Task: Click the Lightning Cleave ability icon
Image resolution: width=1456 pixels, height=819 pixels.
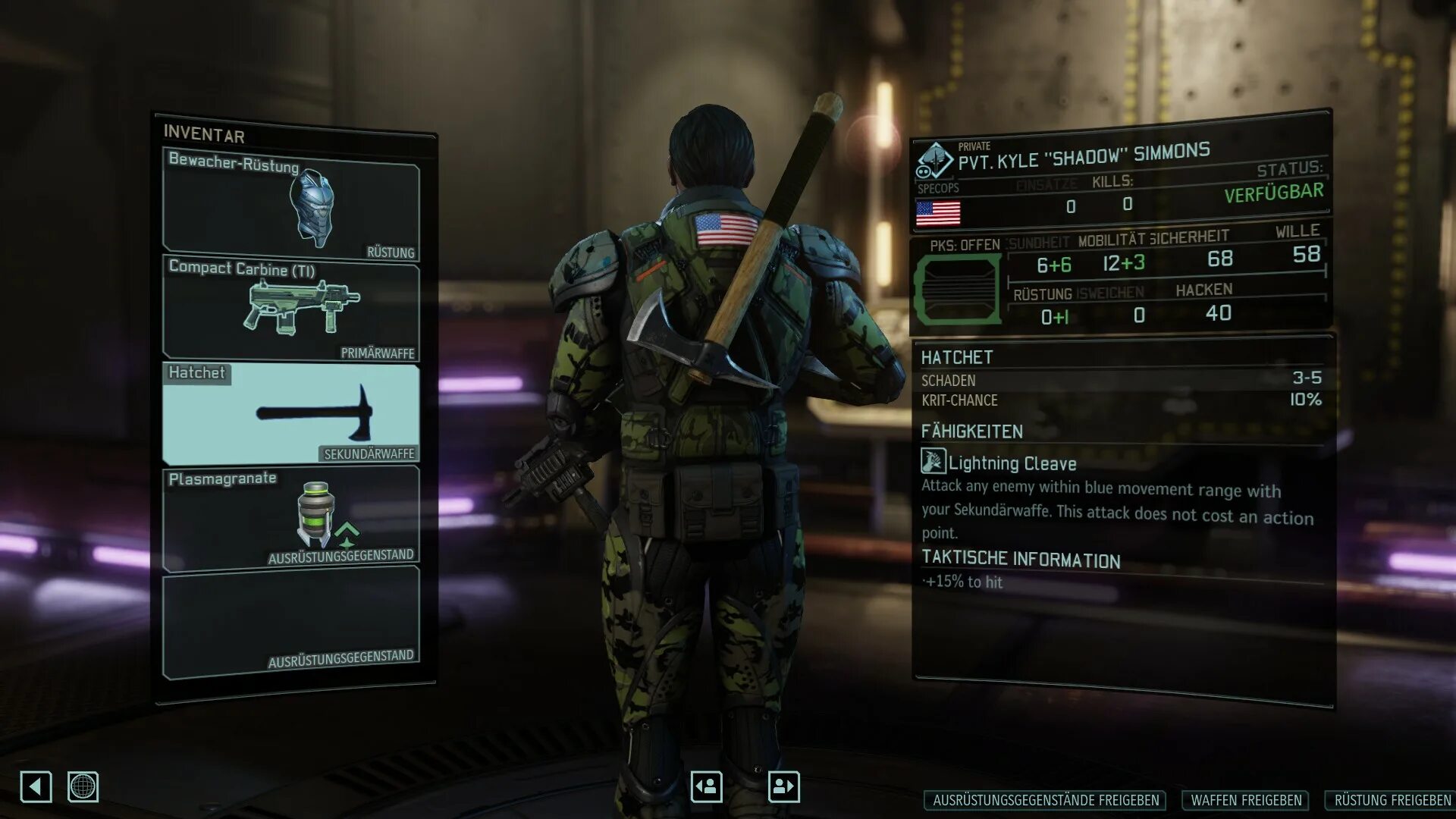Action: click(x=933, y=461)
